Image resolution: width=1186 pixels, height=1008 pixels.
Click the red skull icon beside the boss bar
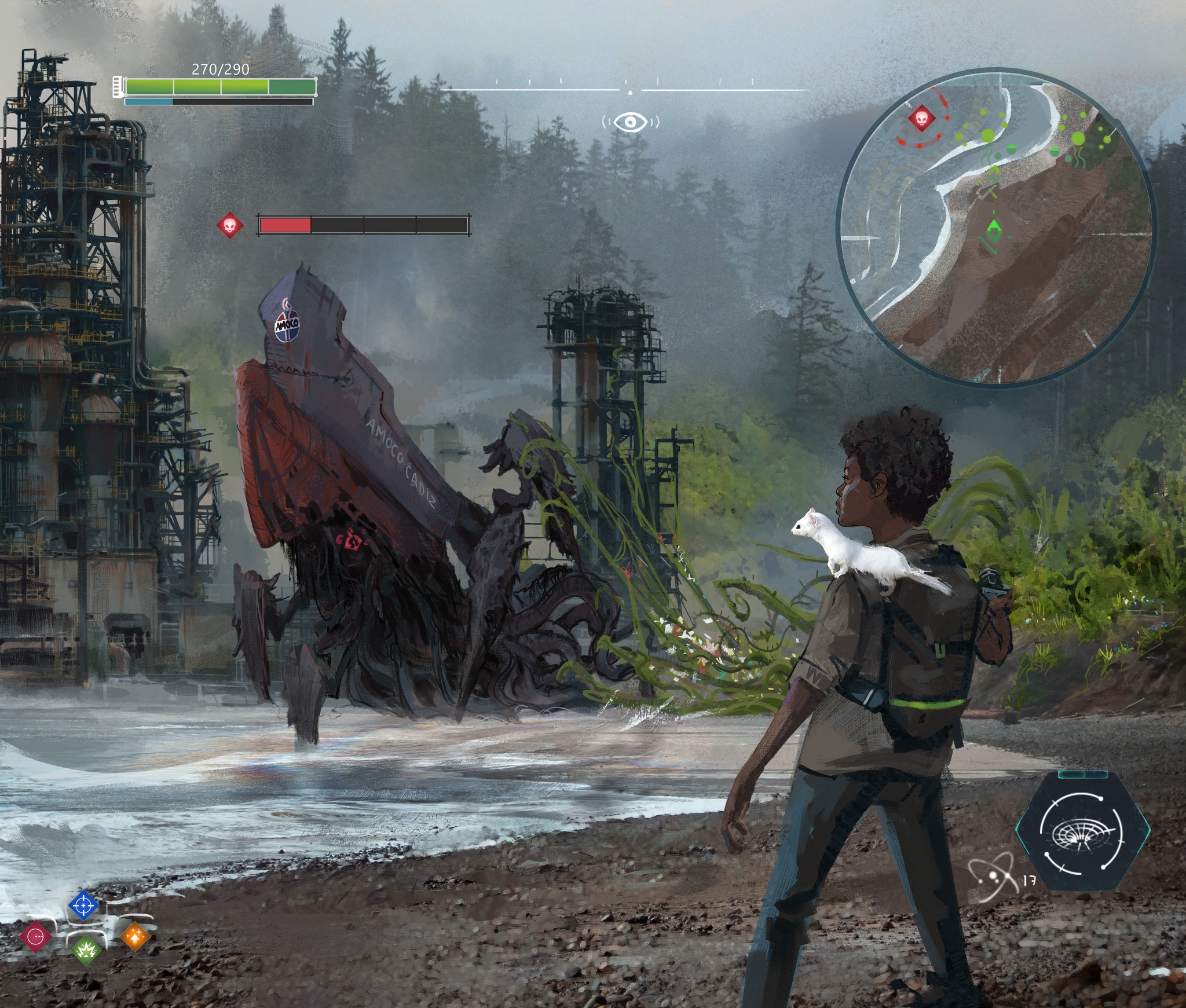click(230, 225)
